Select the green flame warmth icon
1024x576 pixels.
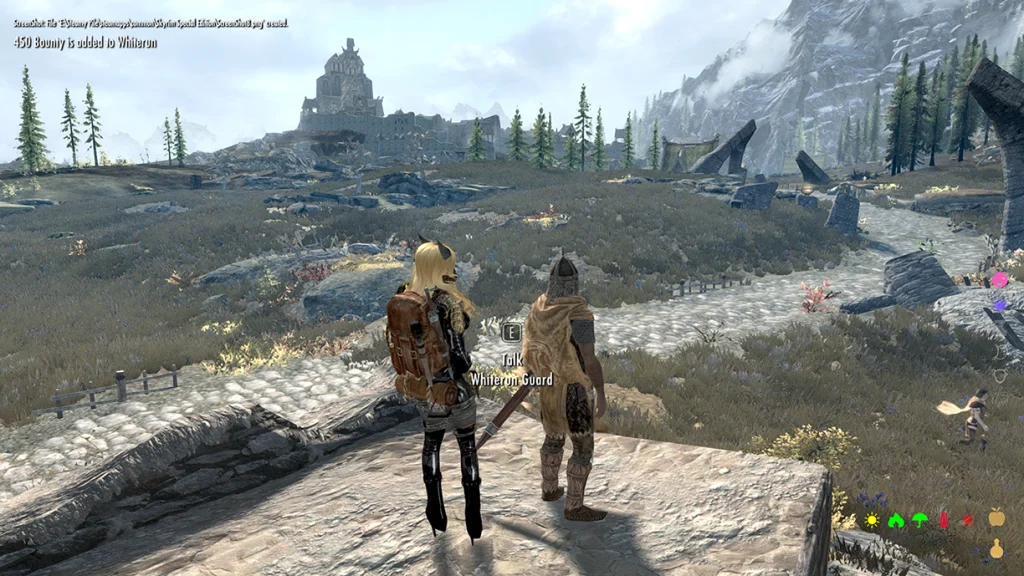click(896, 520)
